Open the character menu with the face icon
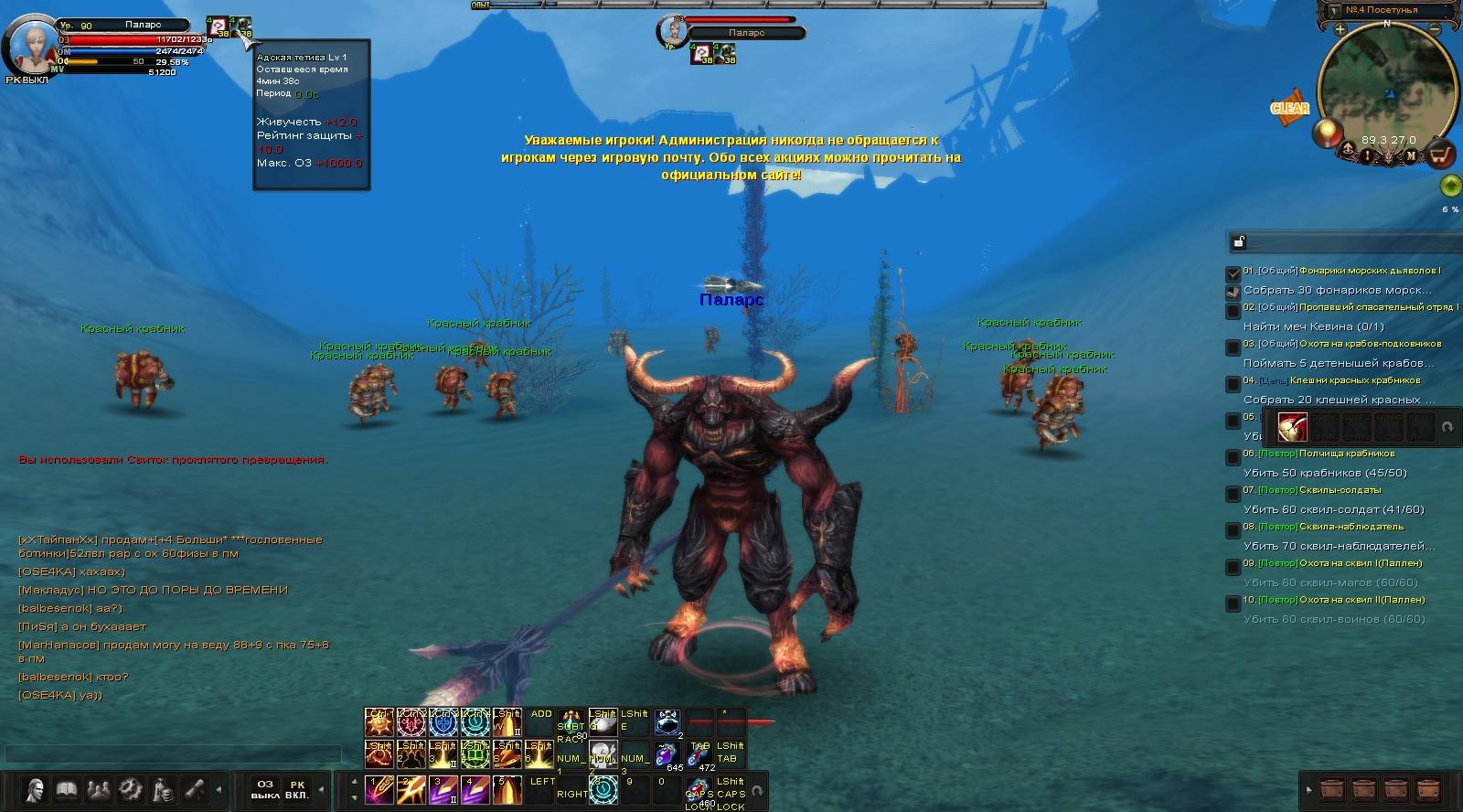This screenshot has width=1463, height=812. [35, 789]
